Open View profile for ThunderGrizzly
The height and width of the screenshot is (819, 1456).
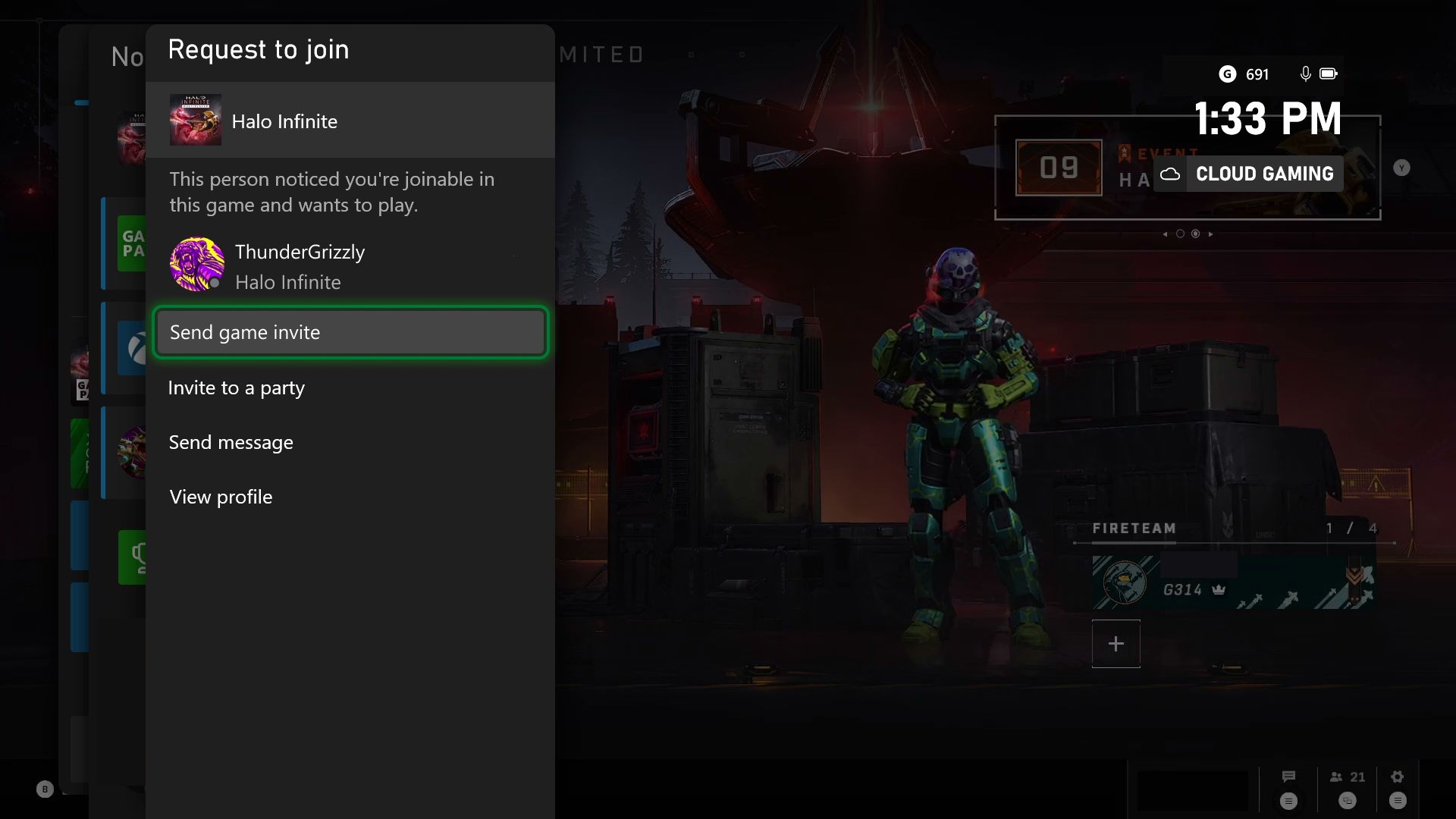(350, 497)
